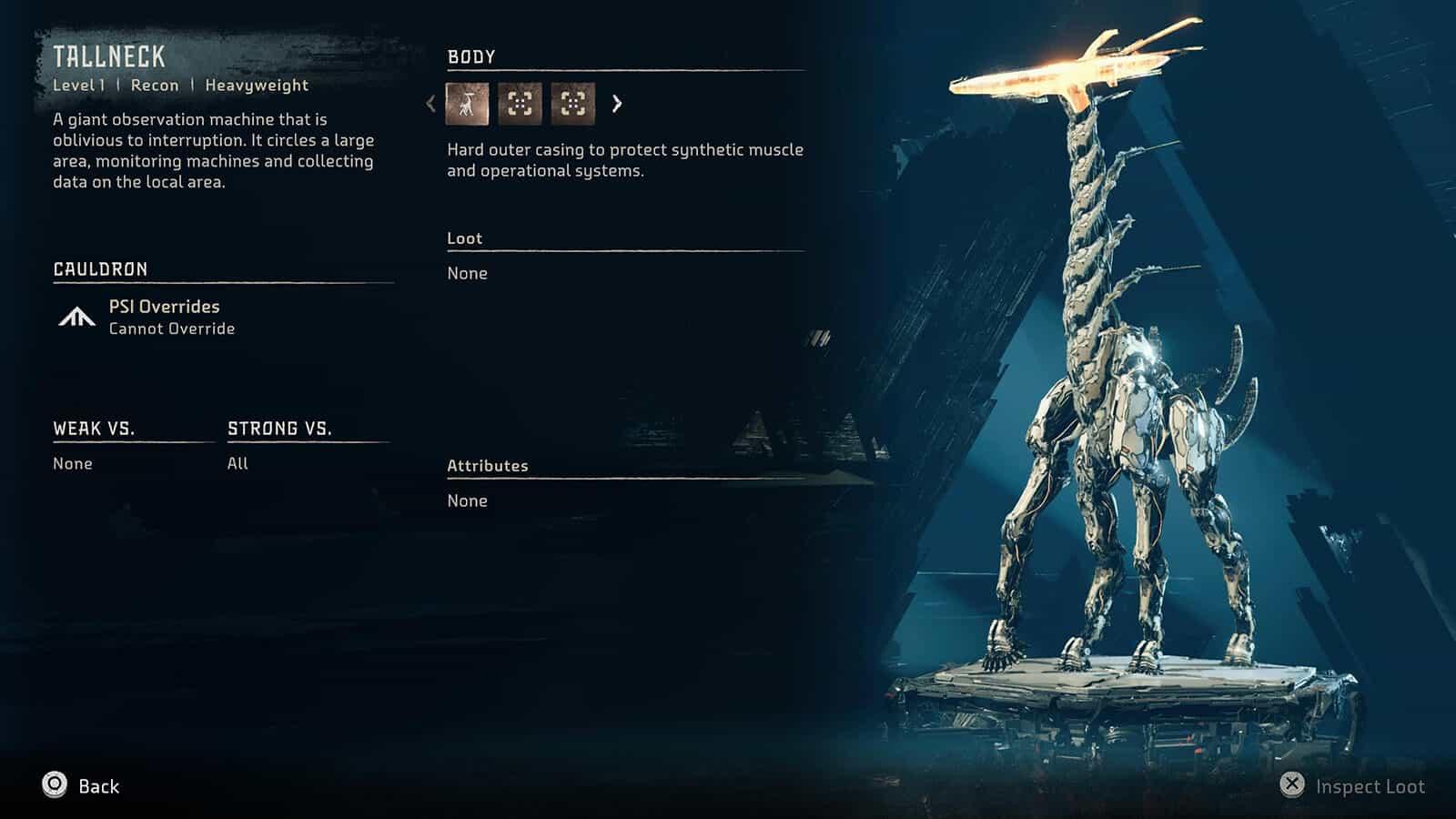Select the PSI Overrides cauldron entry
The height and width of the screenshot is (819, 1456).
tap(164, 317)
